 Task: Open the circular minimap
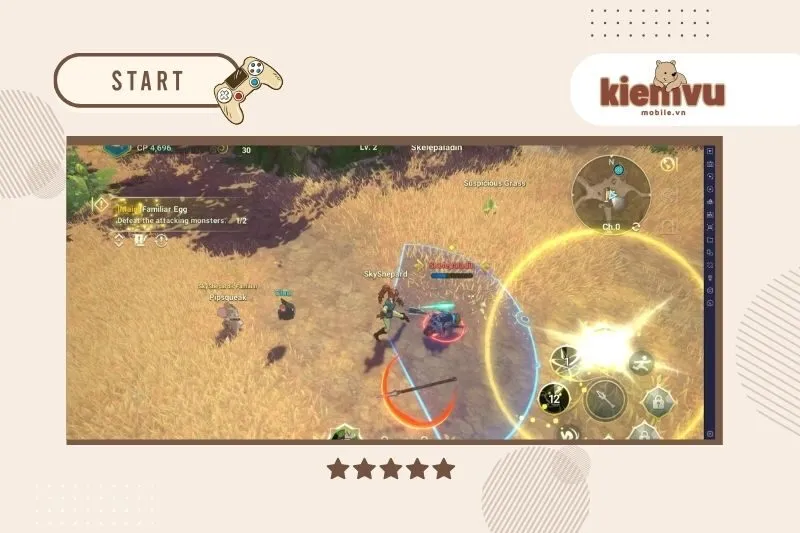611,192
